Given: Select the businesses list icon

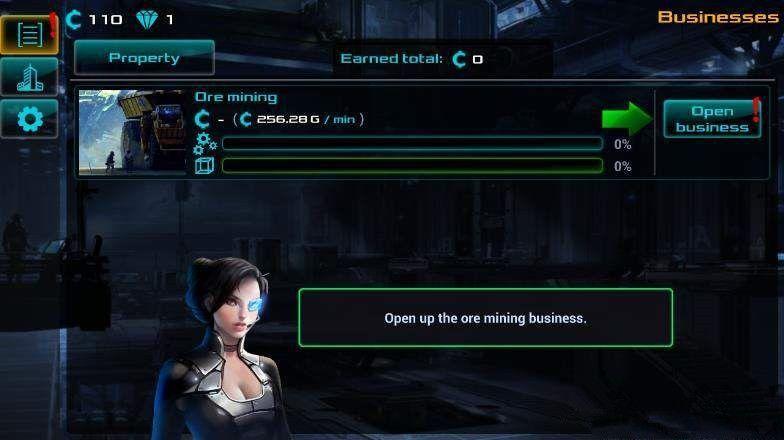Looking at the screenshot, I should (x=30, y=34).
